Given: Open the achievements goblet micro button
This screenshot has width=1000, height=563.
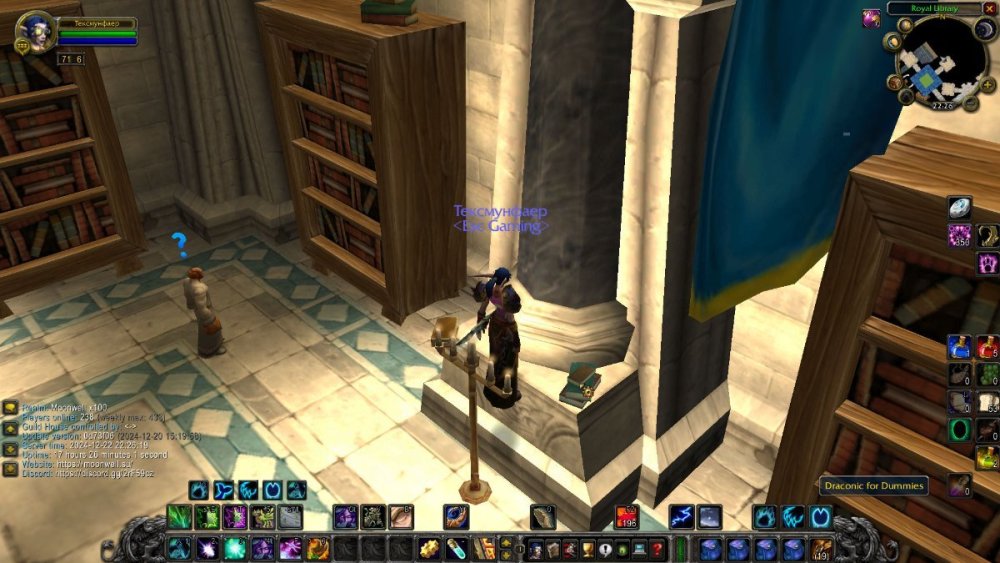Looking at the screenshot, I should tap(587, 548).
